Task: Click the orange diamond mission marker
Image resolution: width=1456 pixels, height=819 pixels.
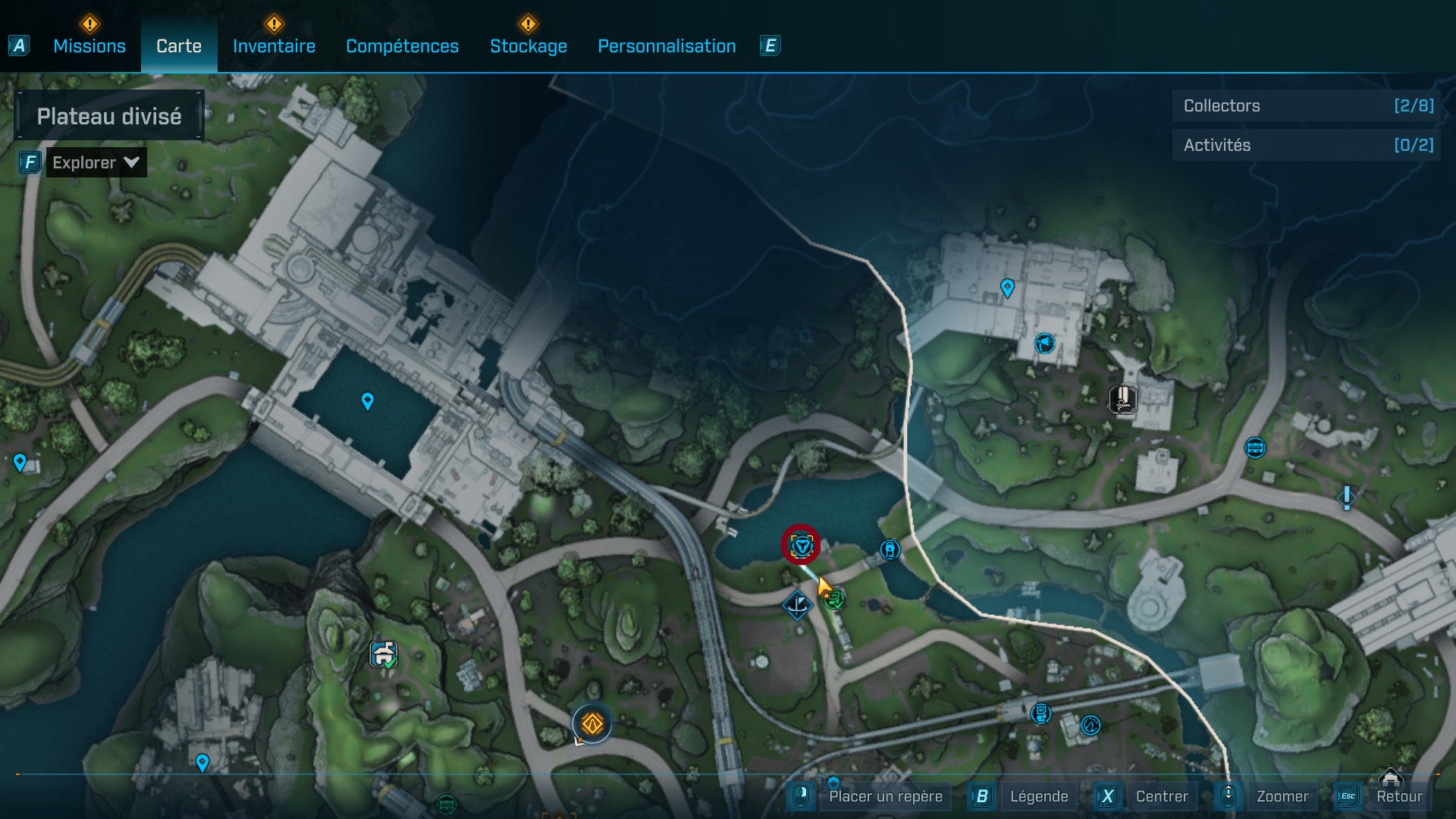Action: [x=591, y=724]
